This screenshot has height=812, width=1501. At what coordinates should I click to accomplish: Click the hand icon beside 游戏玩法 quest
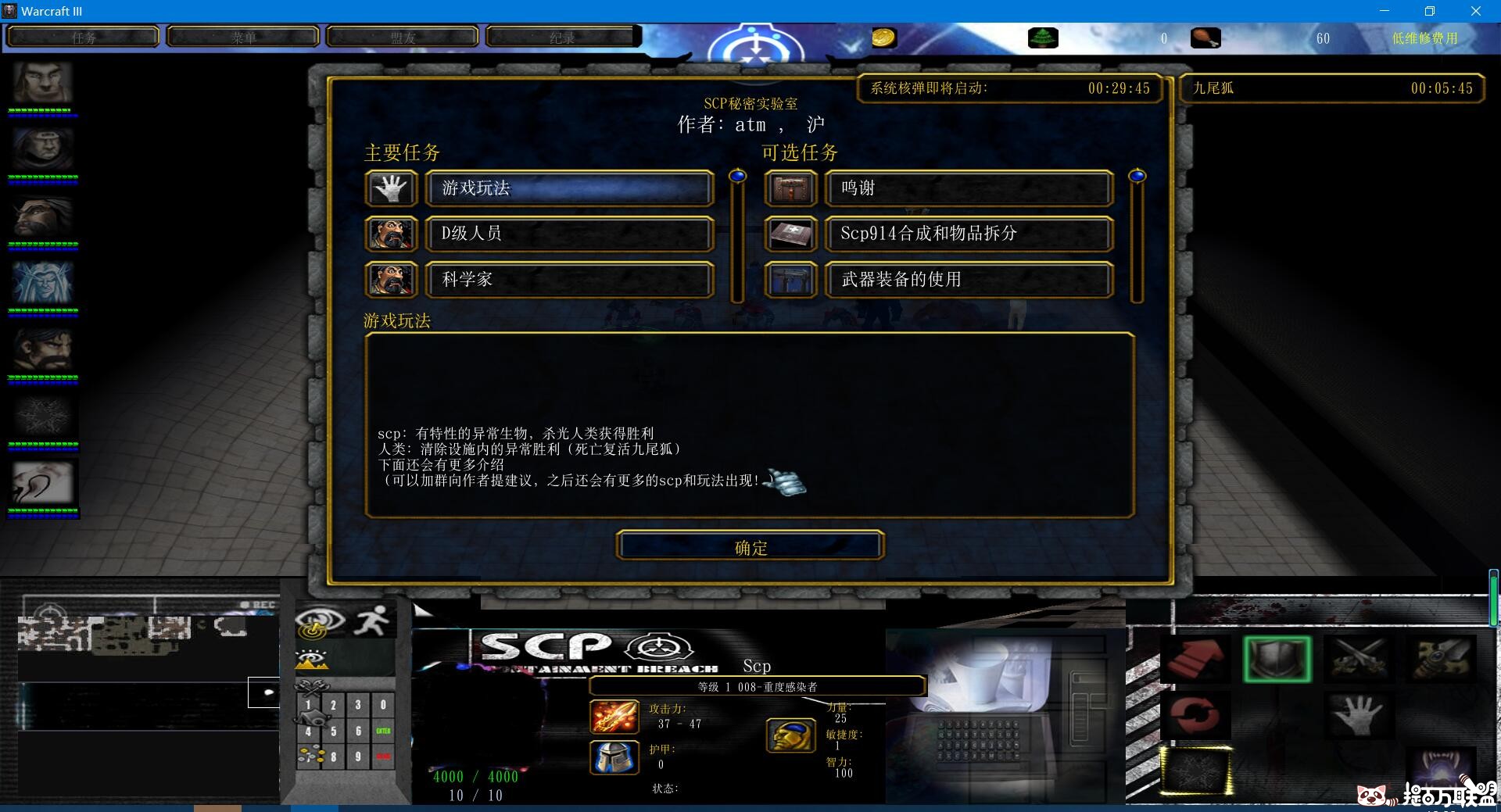point(391,188)
